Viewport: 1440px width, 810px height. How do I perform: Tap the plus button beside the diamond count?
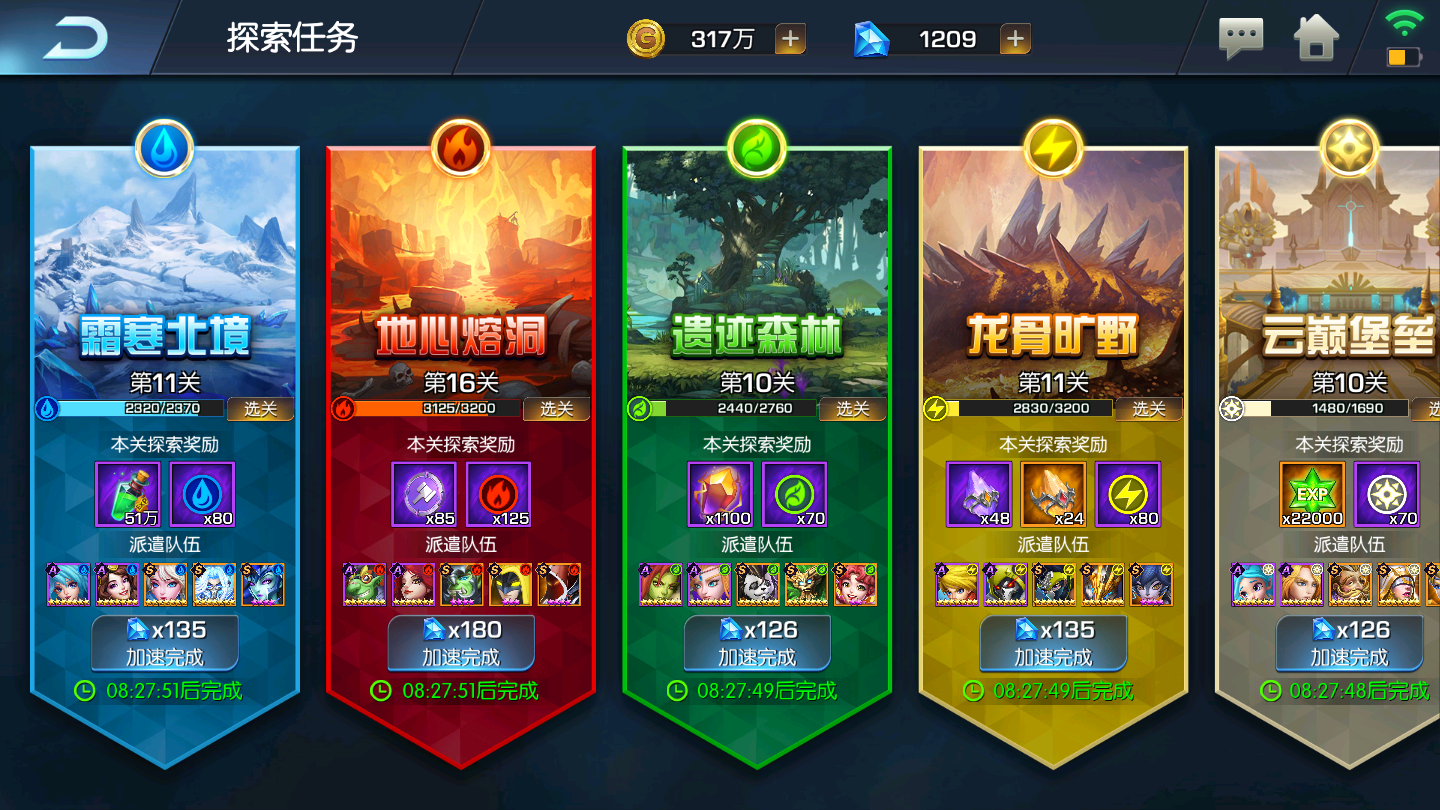pos(1015,39)
